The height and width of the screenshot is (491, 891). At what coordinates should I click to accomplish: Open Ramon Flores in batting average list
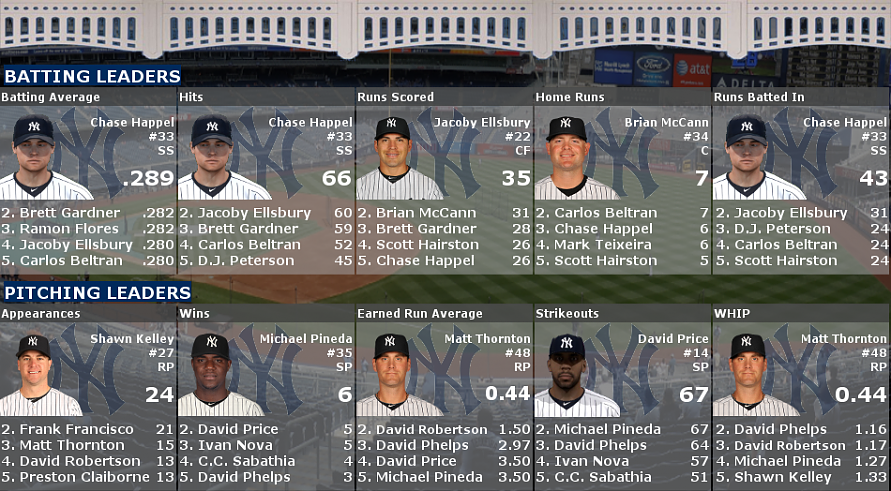pyautogui.click(x=62, y=229)
